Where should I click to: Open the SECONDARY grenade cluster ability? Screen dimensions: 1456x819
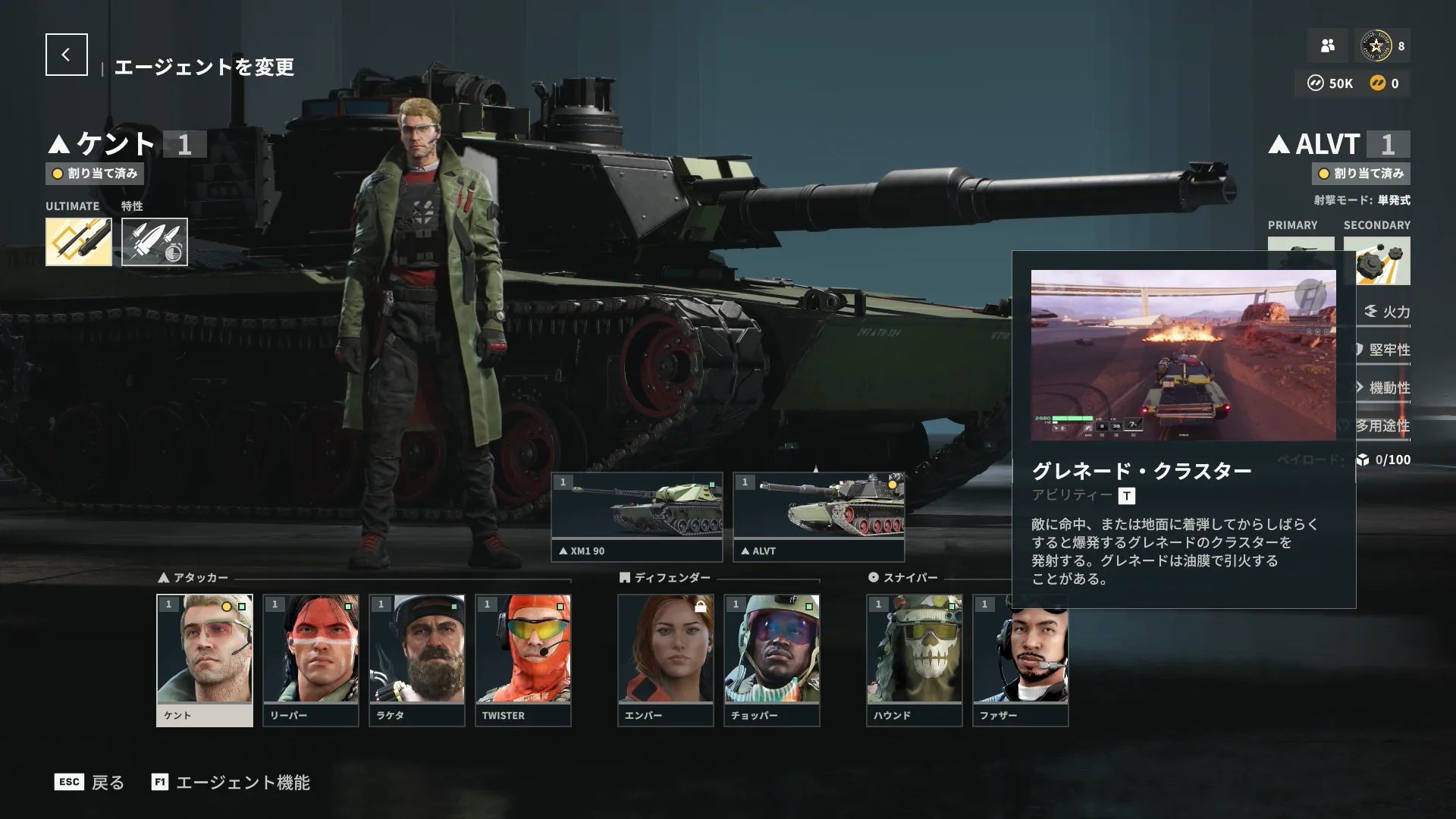tap(1376, 260)
